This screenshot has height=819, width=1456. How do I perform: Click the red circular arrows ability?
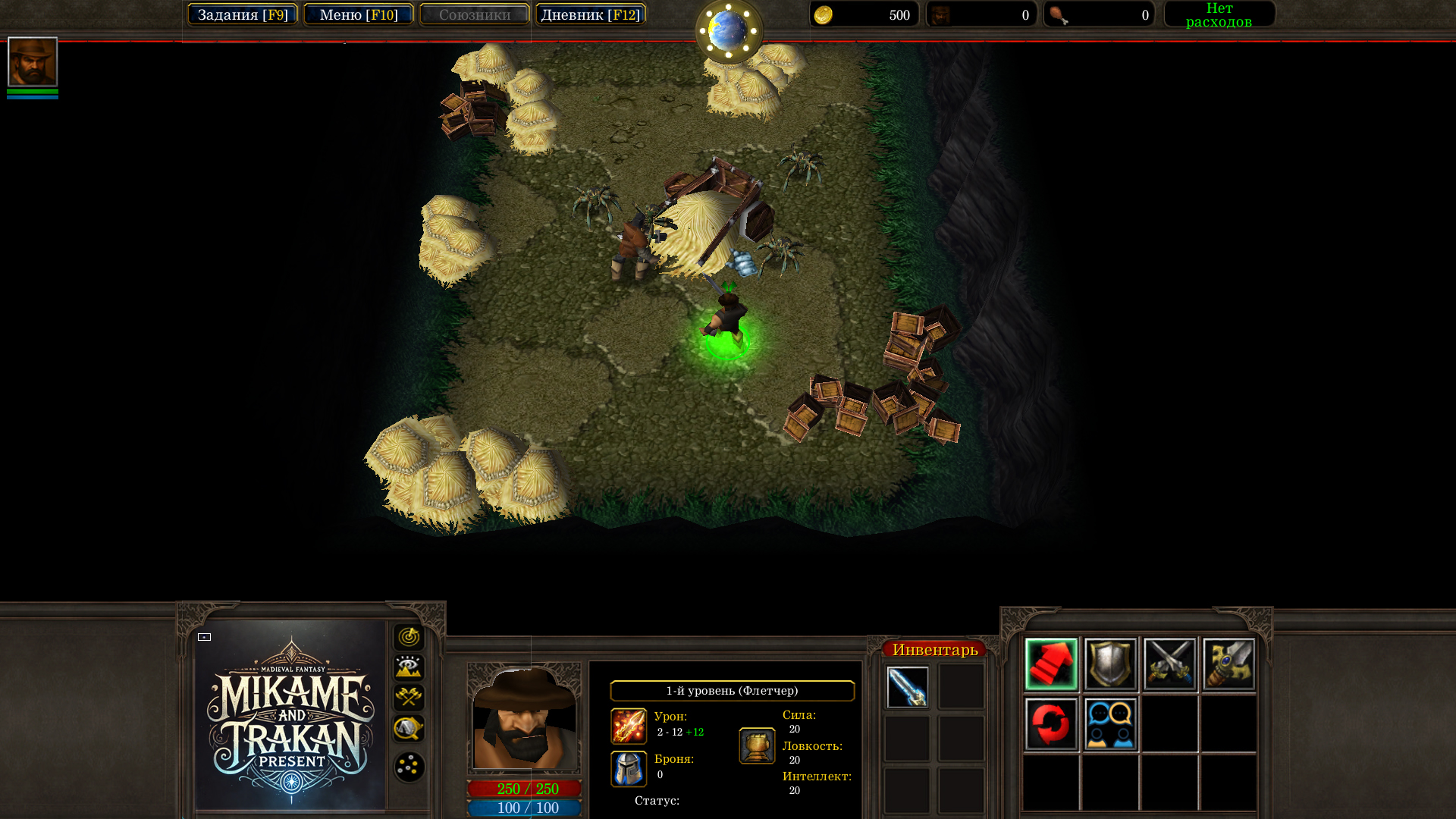point(1051,724)
